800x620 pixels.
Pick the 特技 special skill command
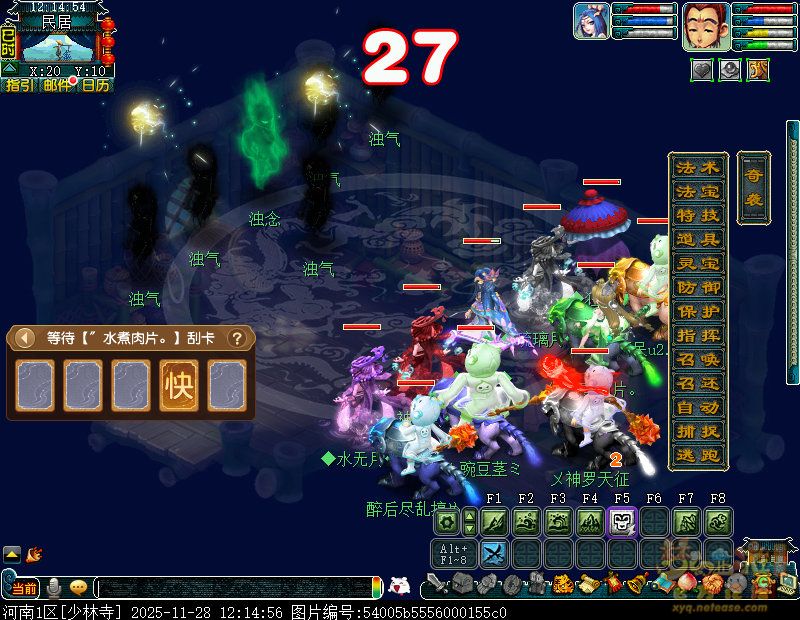pyautogui.click(x=697, y=216)
